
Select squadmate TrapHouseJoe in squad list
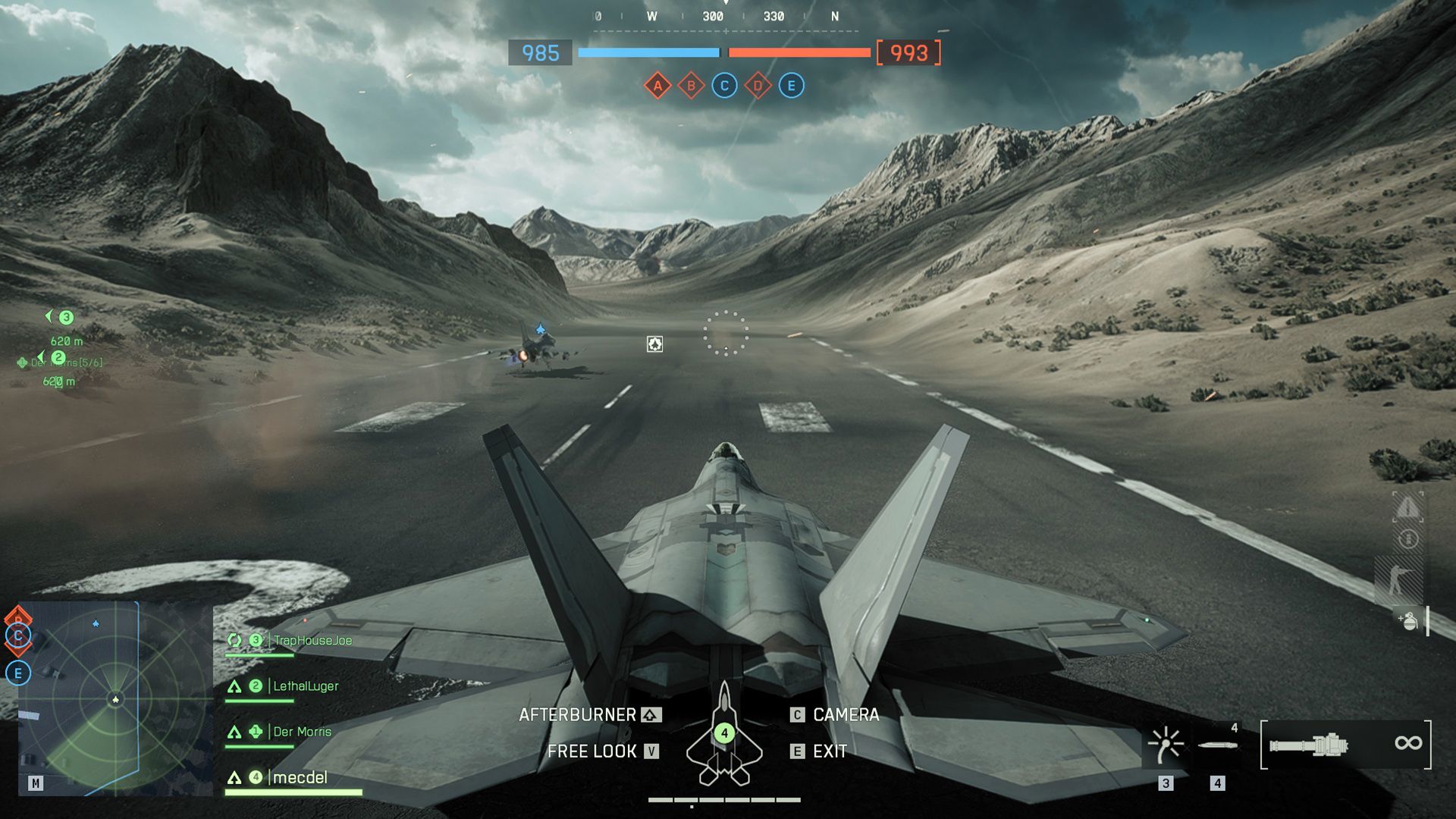pyautogui.click(x=312, y=641)
